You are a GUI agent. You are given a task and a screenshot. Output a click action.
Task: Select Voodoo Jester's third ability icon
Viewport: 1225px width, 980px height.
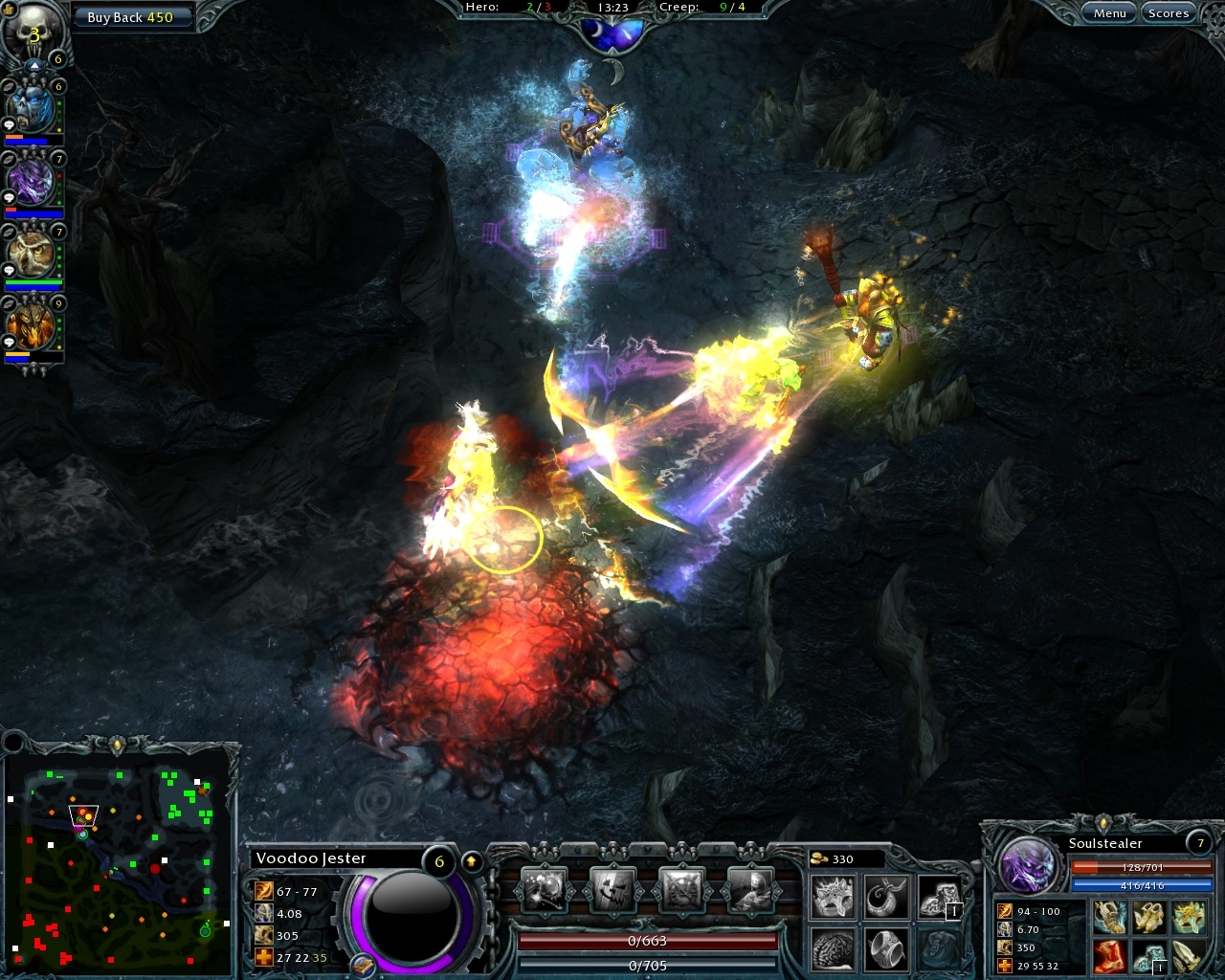tap(681, 887)
